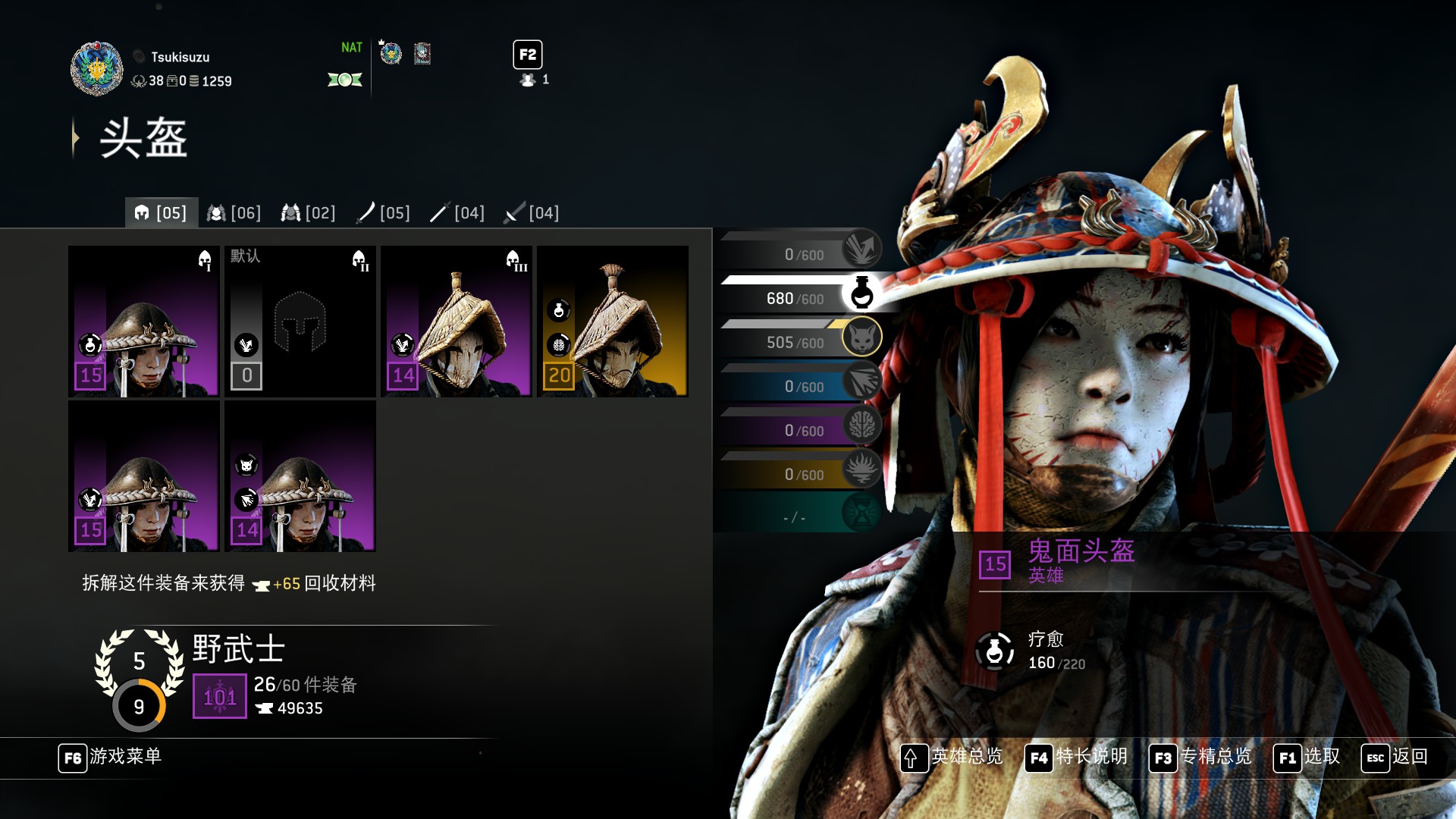
Task: Open 专精总览 perk overview
Action: (1200, 757)
